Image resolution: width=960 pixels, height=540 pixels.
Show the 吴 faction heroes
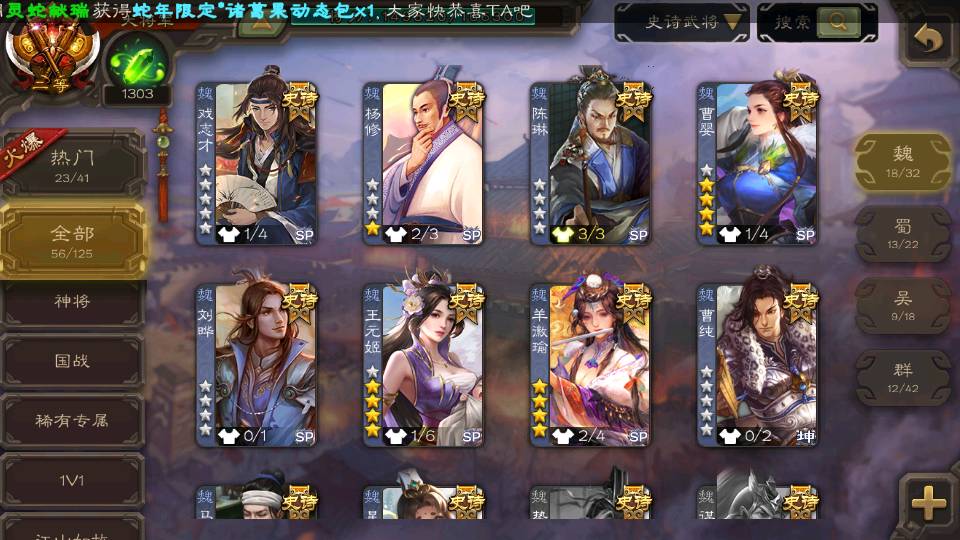coord(903,304)
